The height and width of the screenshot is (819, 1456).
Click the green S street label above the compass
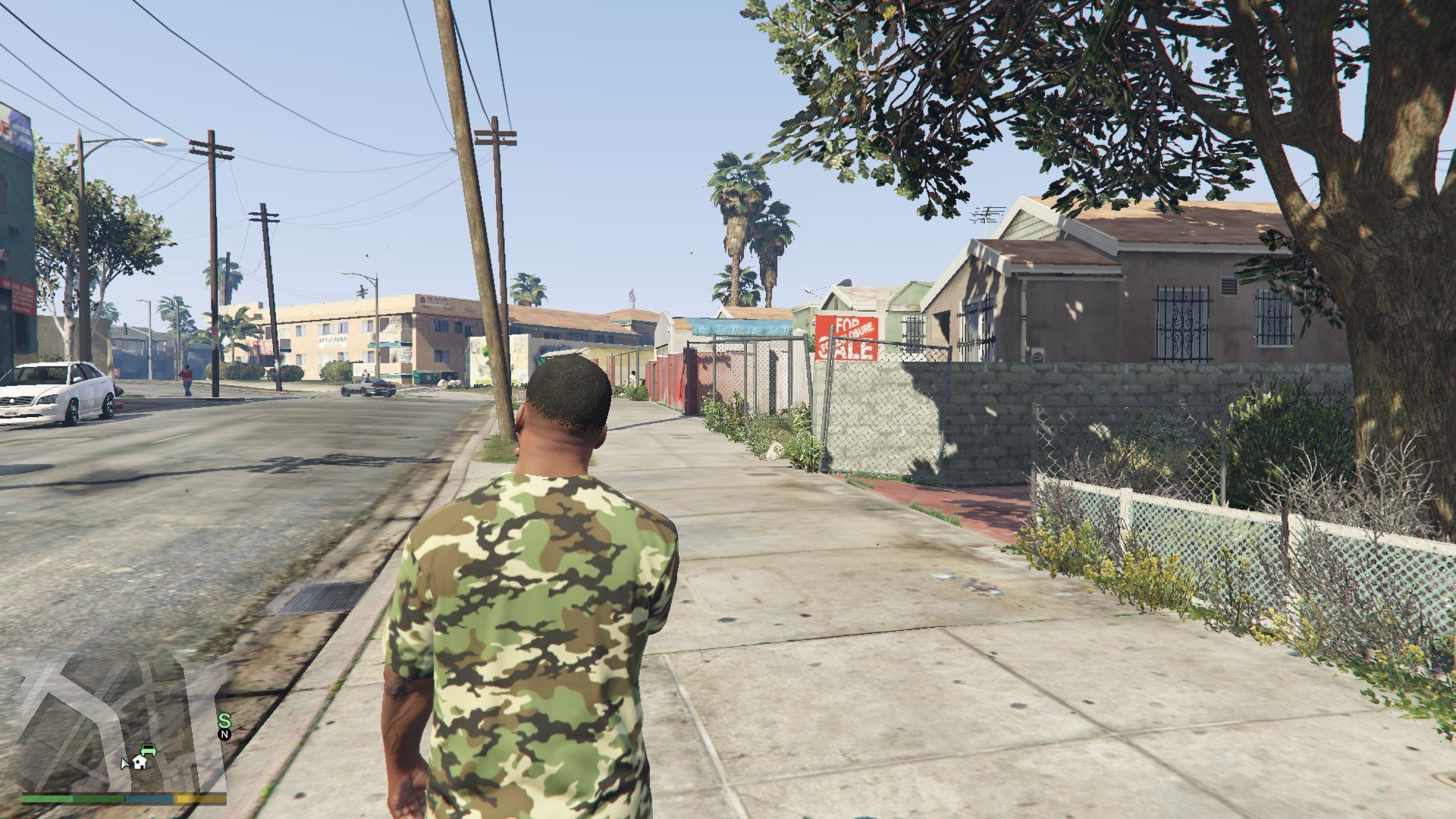tap(224, 719)
